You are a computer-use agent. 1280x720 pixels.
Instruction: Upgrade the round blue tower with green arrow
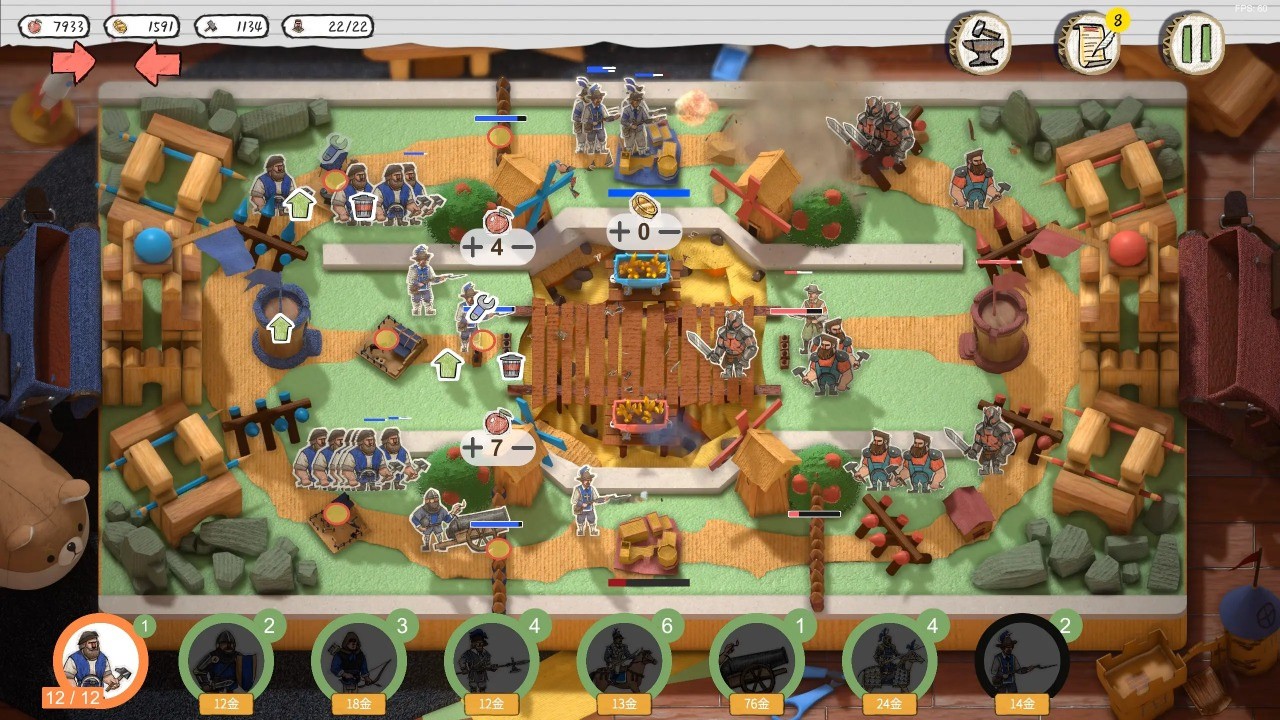(282, 327)
